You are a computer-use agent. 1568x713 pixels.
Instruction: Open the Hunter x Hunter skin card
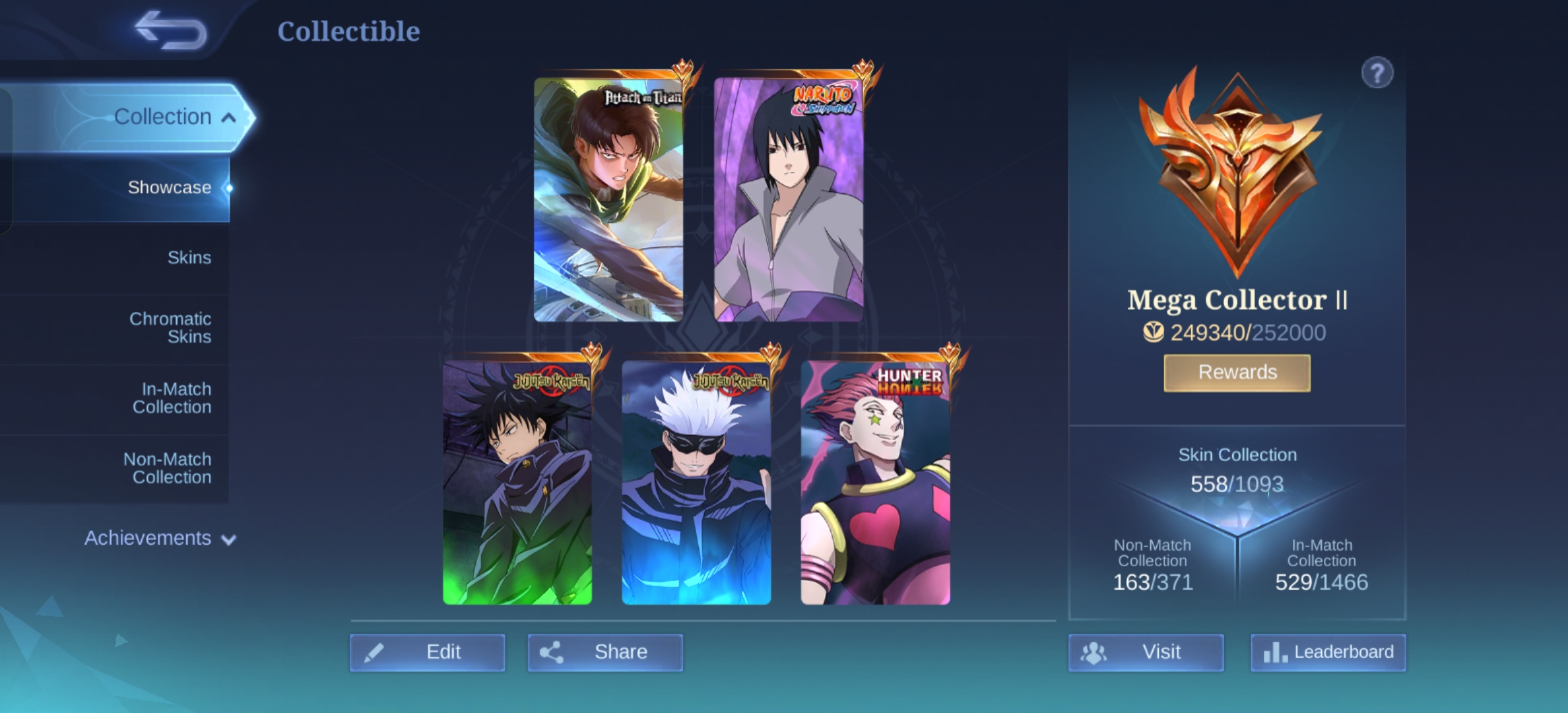tap(876, 482)
